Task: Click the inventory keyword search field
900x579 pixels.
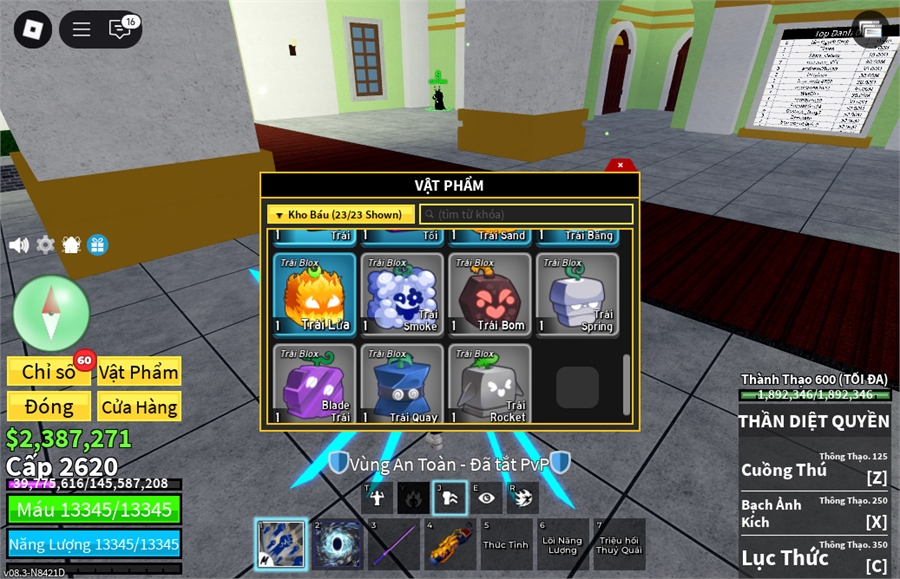Action: coord(526,215)
